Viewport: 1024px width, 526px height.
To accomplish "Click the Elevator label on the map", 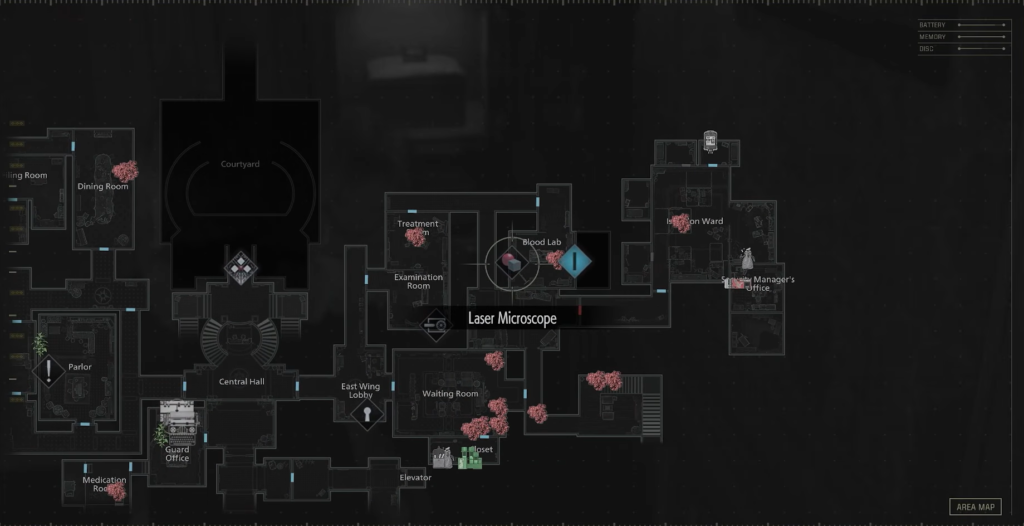I will tap(415, 478).
